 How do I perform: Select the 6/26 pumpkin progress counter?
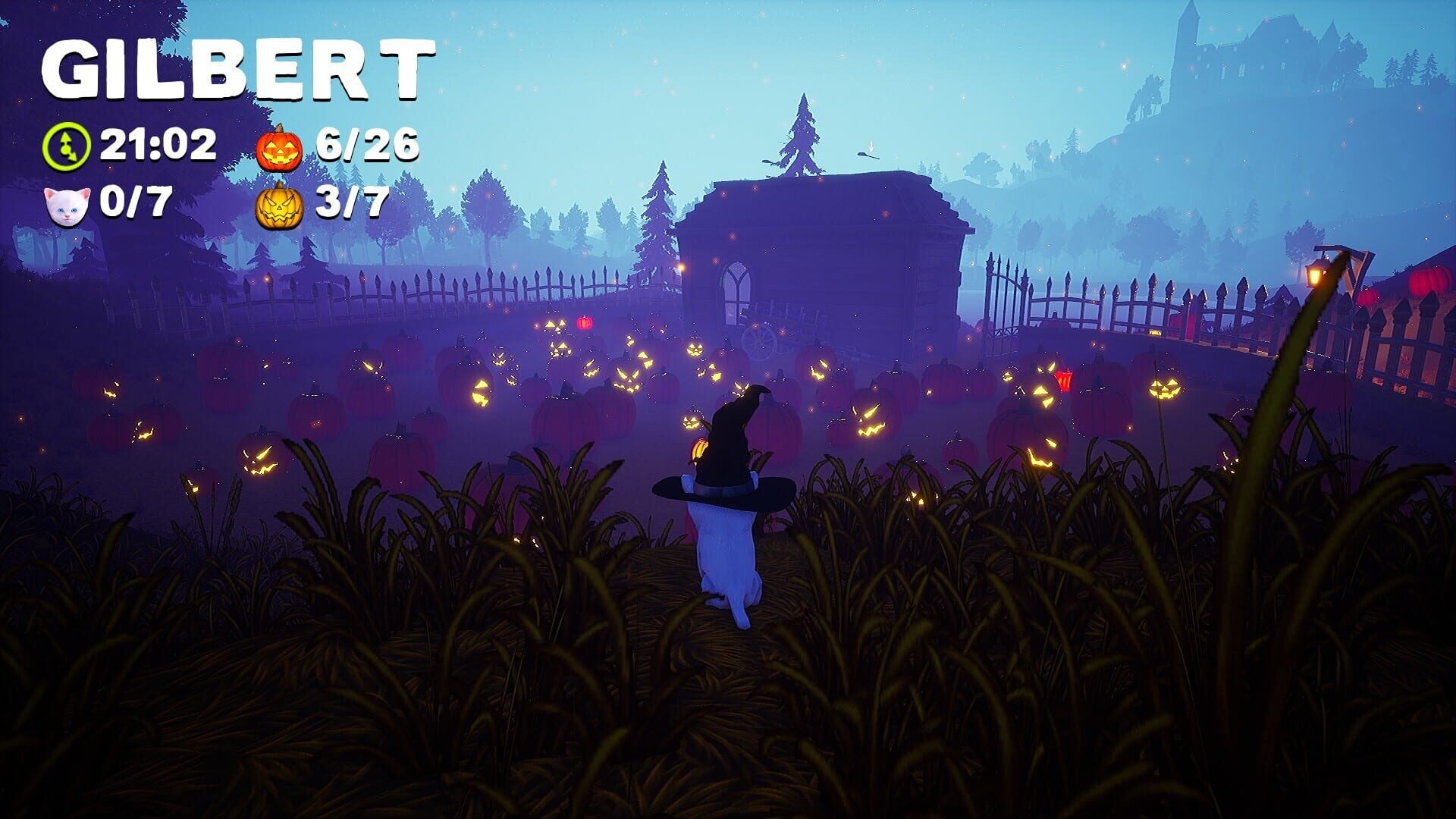point(368,144)
